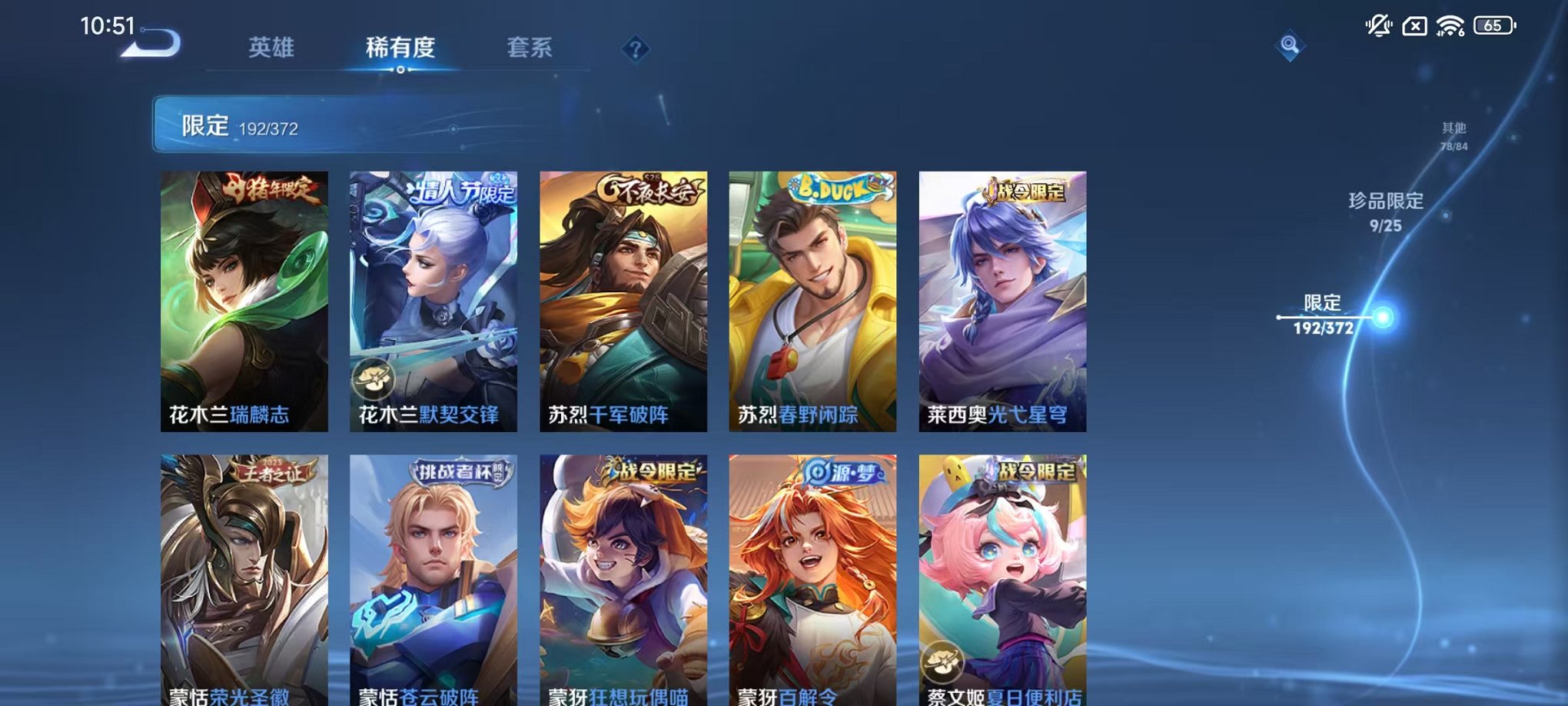Switch to the 英雄 tab

(271, 48)
